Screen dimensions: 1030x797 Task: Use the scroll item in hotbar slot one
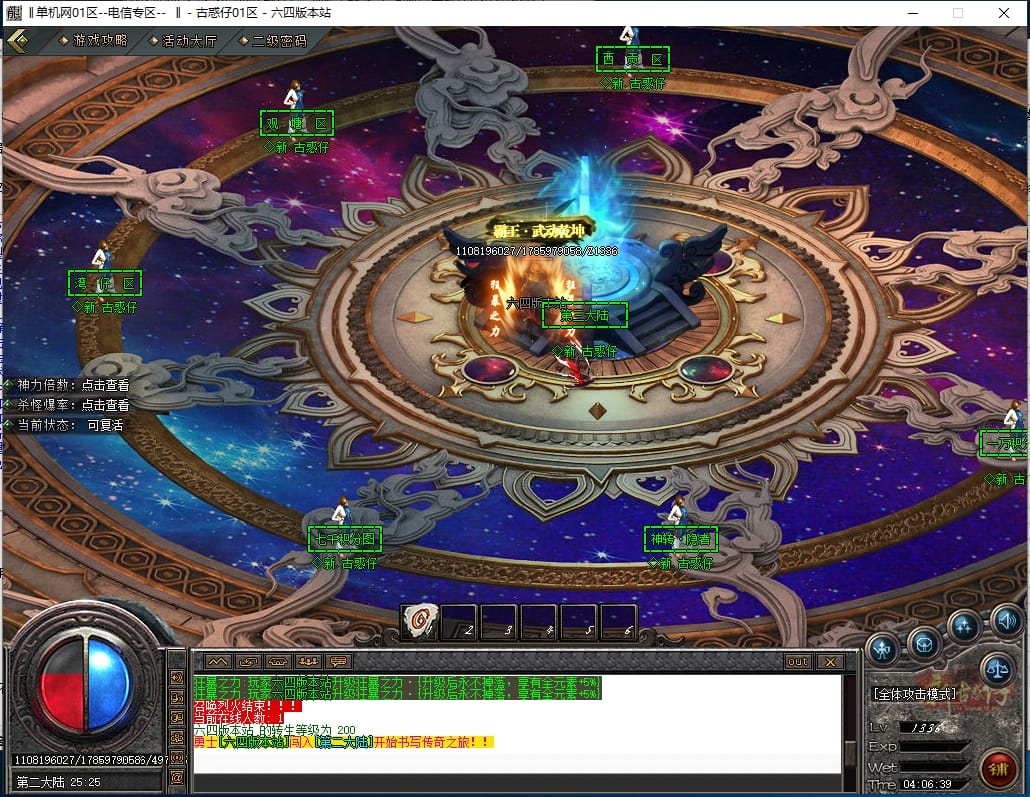(420, 622)
